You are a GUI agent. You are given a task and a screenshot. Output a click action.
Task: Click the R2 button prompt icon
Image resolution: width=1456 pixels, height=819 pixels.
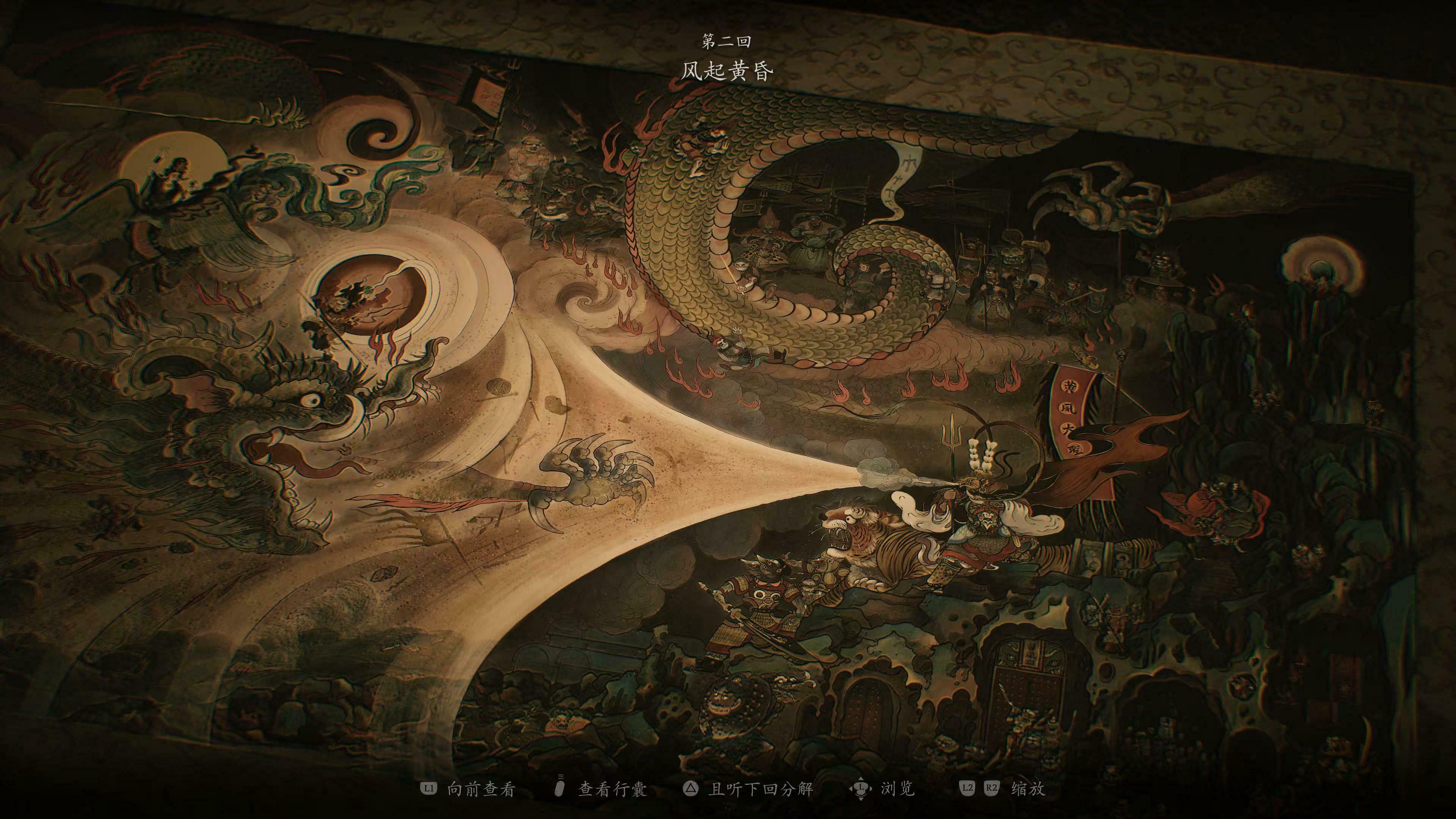(993, 788)
